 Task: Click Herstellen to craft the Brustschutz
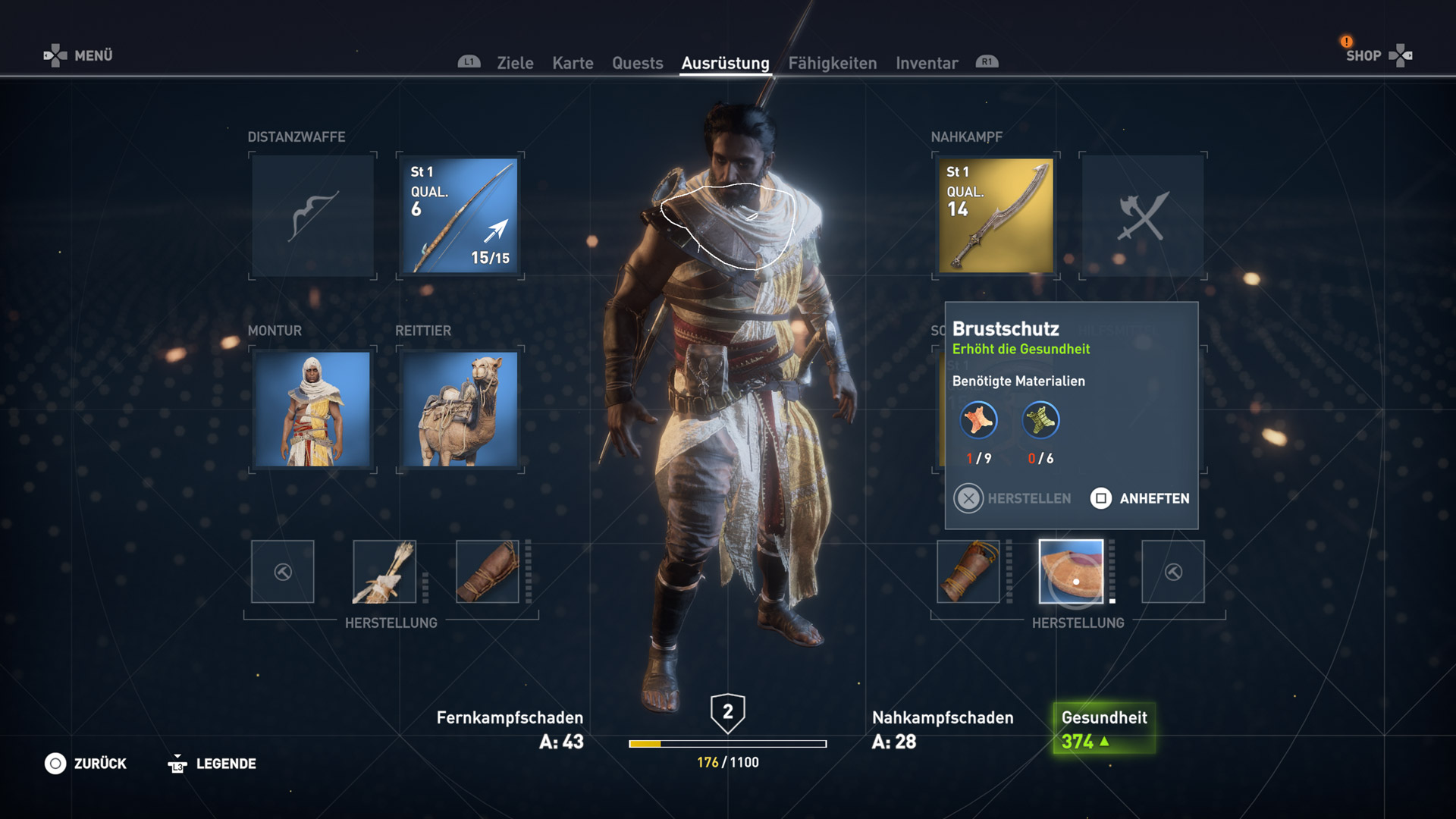point(1012,498)
